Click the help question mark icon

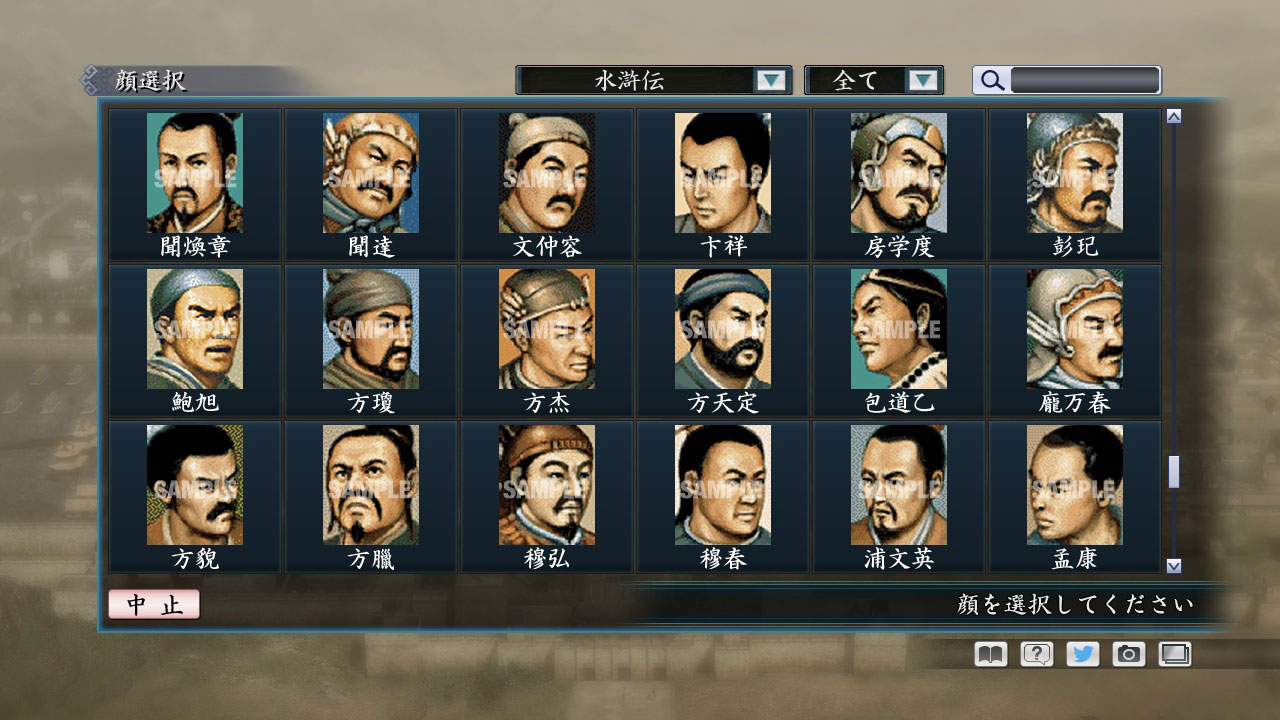tap(1035, 654)
